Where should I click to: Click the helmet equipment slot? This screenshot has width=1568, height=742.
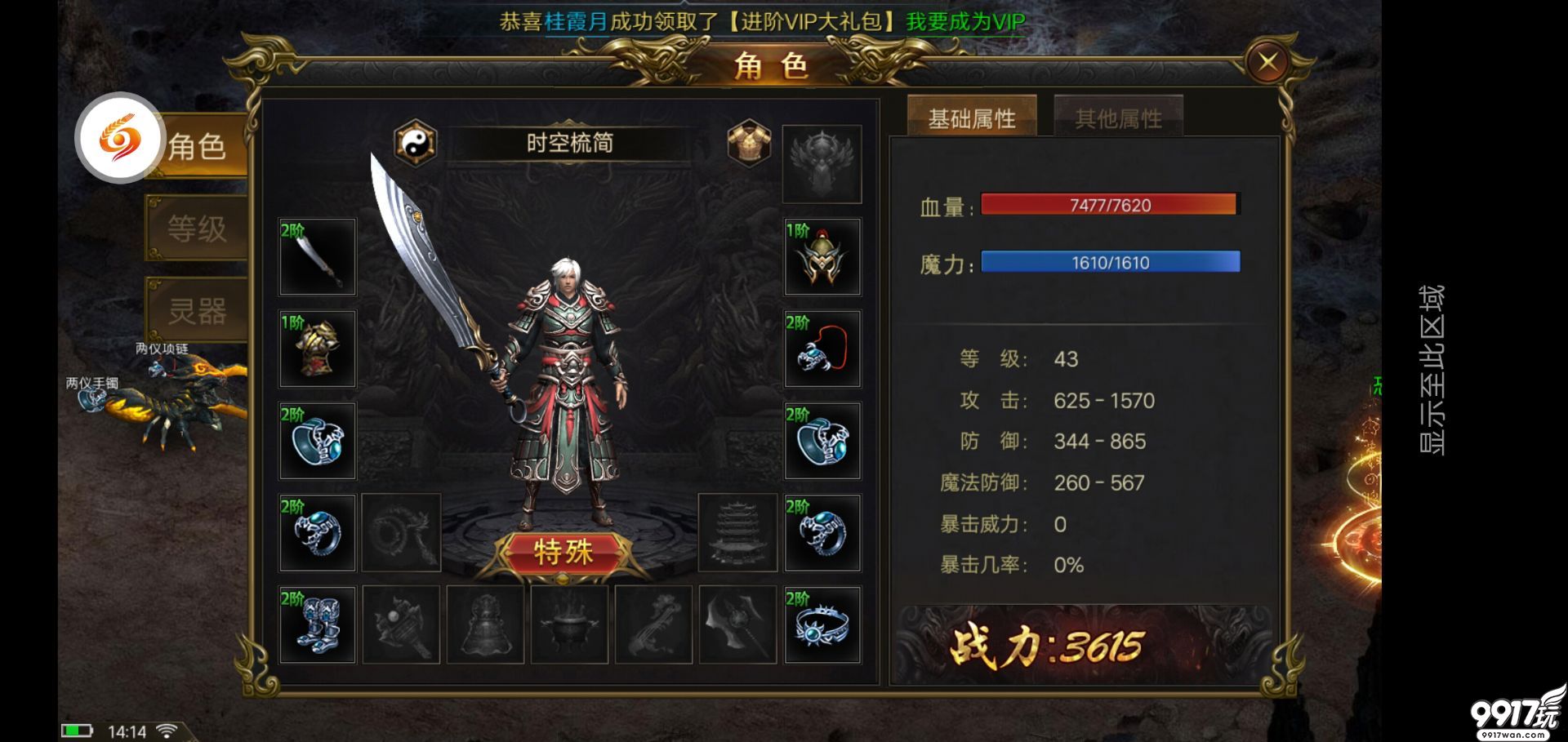[x=821, y=255]
